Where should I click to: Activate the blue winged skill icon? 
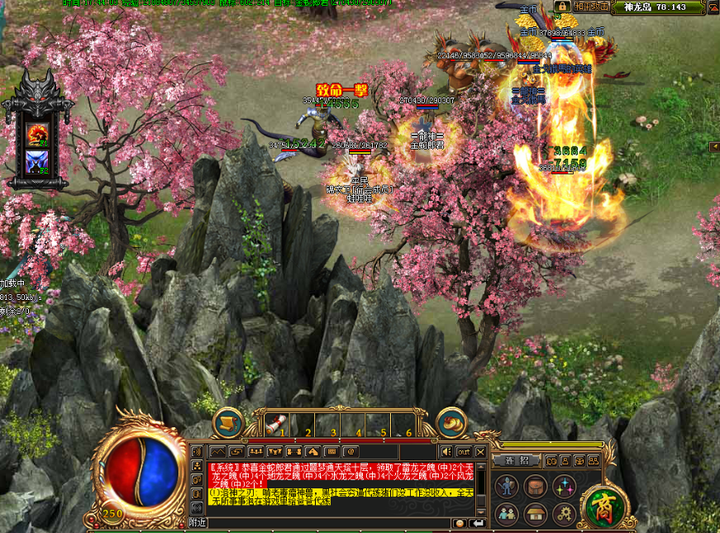point(39,160)
